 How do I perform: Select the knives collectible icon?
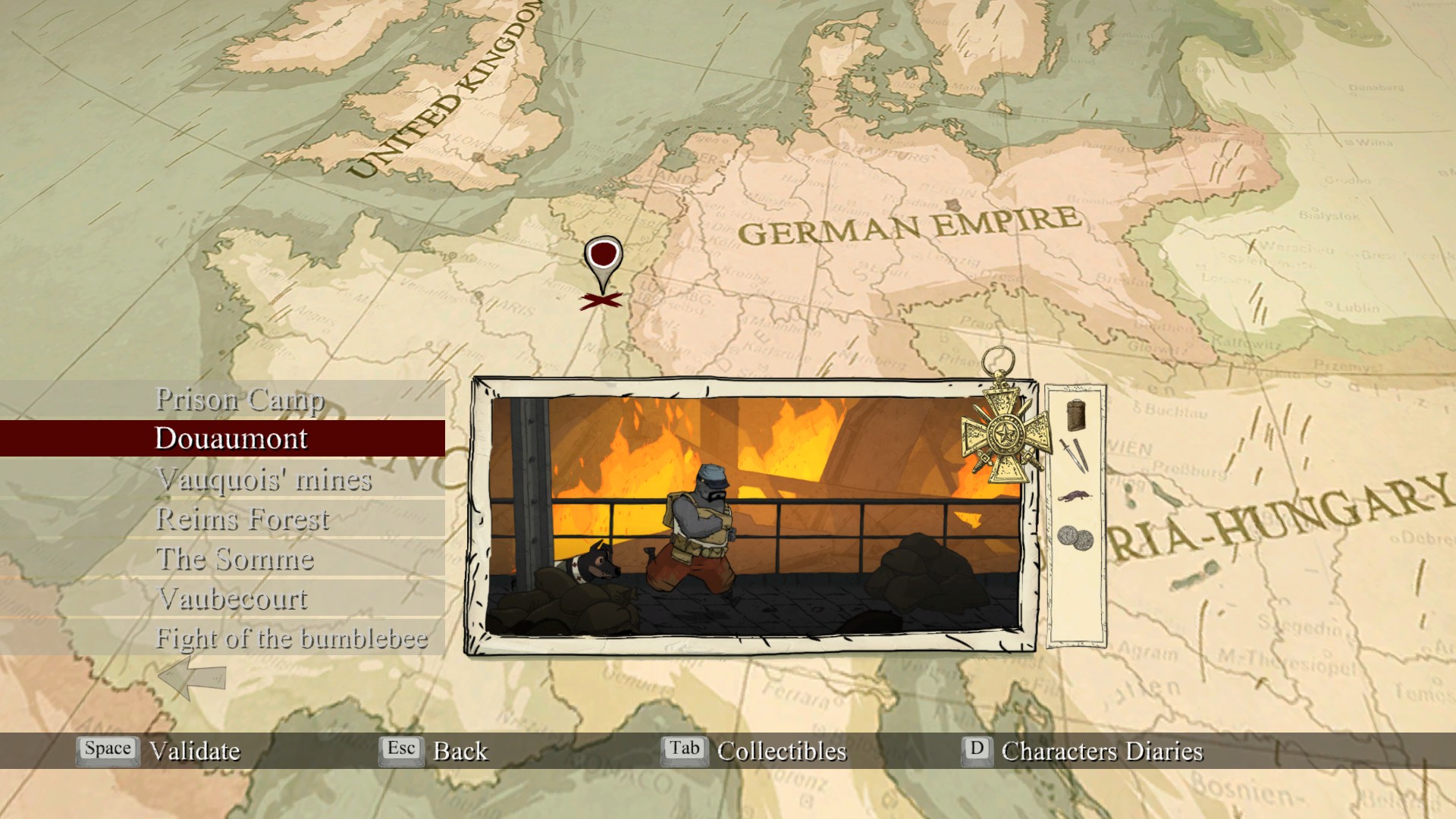[1074, 455]
